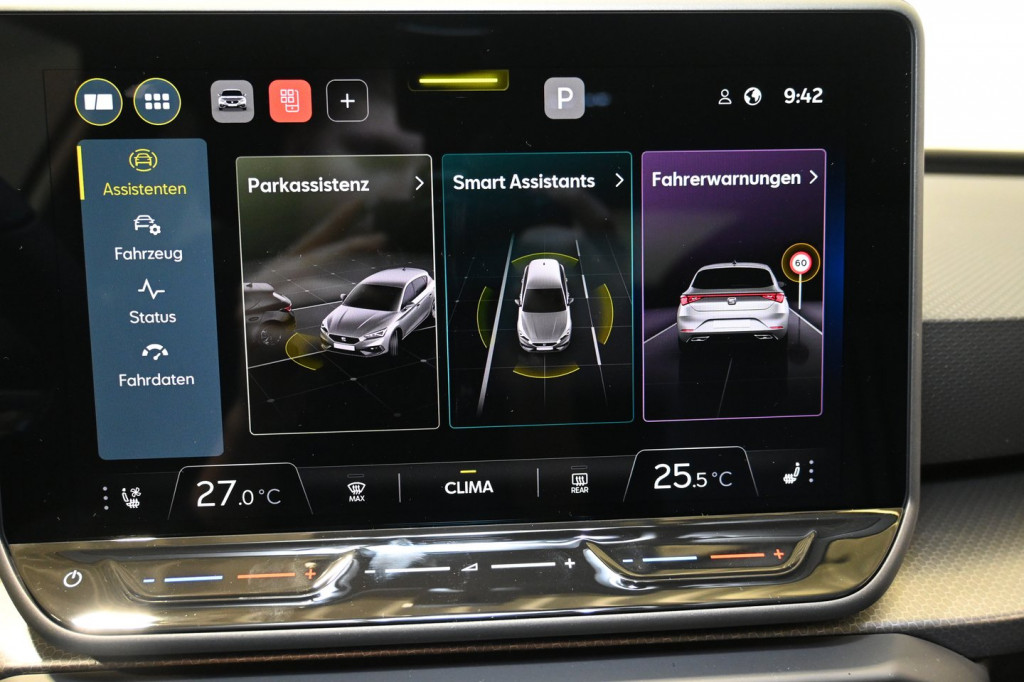
Task: Show the Status tab
Action: [152, 302]
